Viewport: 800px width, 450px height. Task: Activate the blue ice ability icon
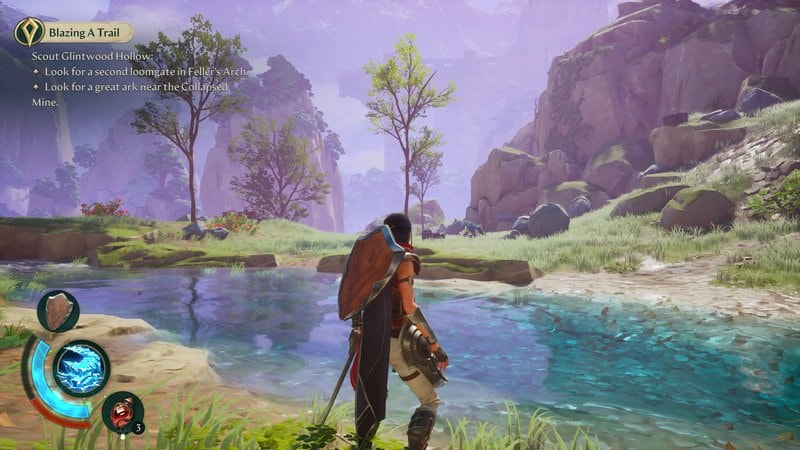[81, 369]
